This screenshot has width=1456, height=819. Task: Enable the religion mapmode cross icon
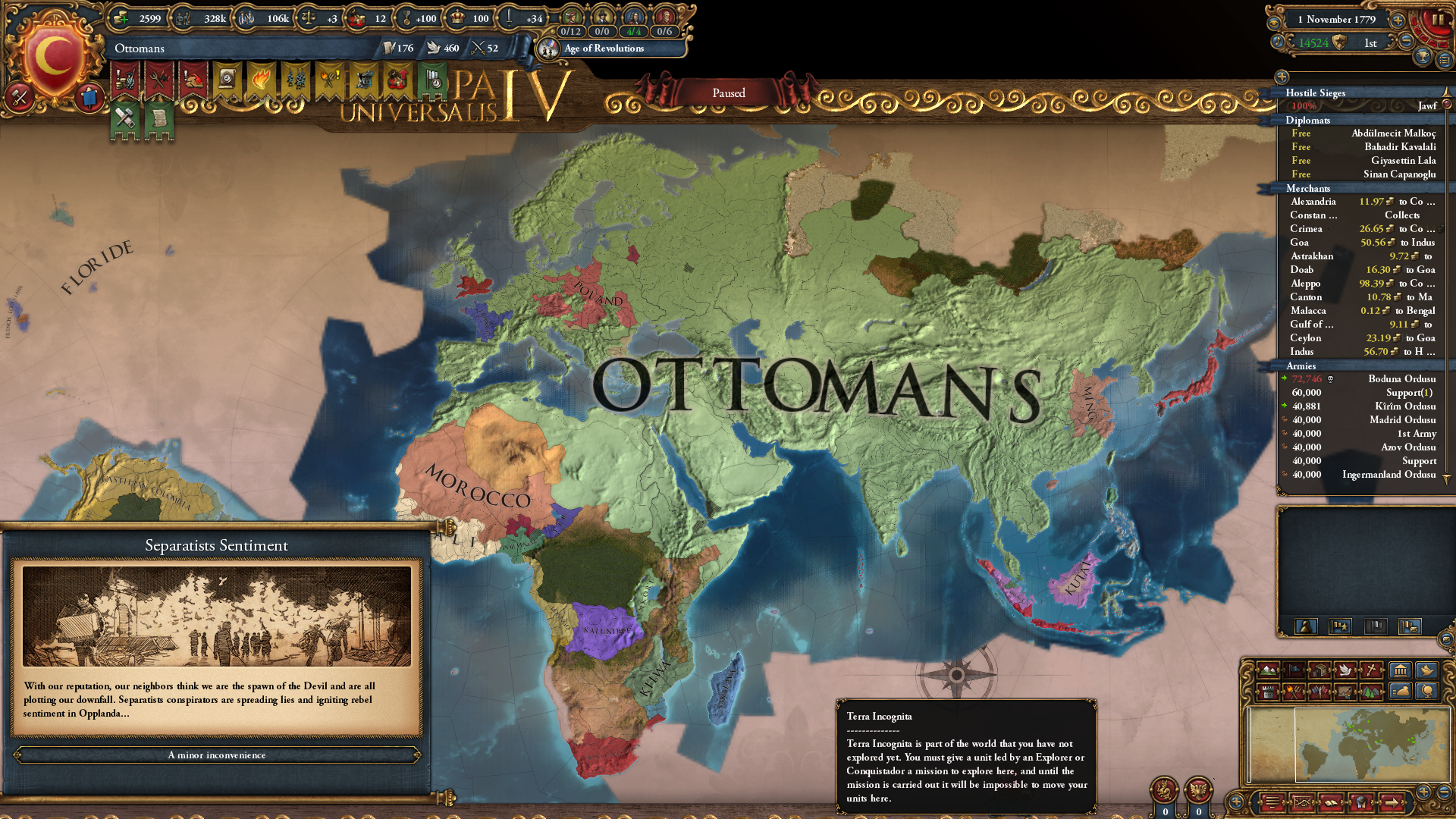[1370, 671]
